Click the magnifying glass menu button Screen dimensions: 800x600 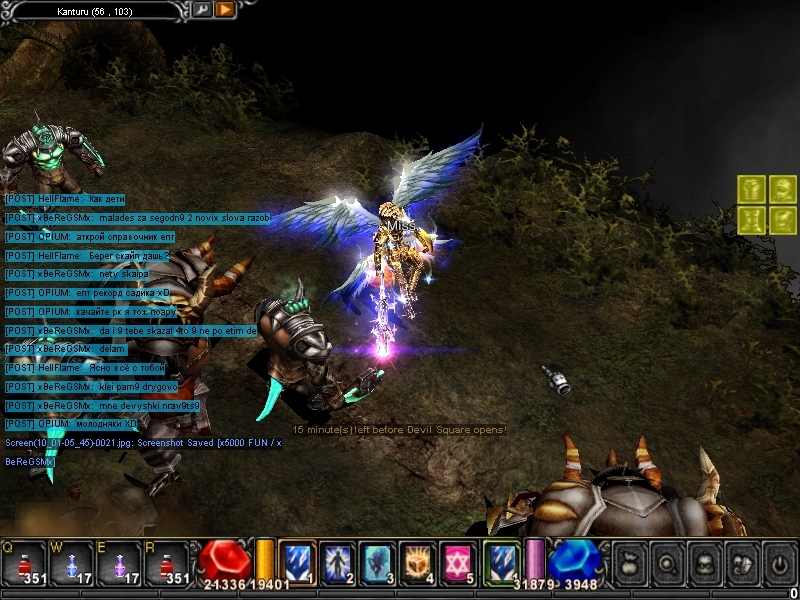coord(669,564)
